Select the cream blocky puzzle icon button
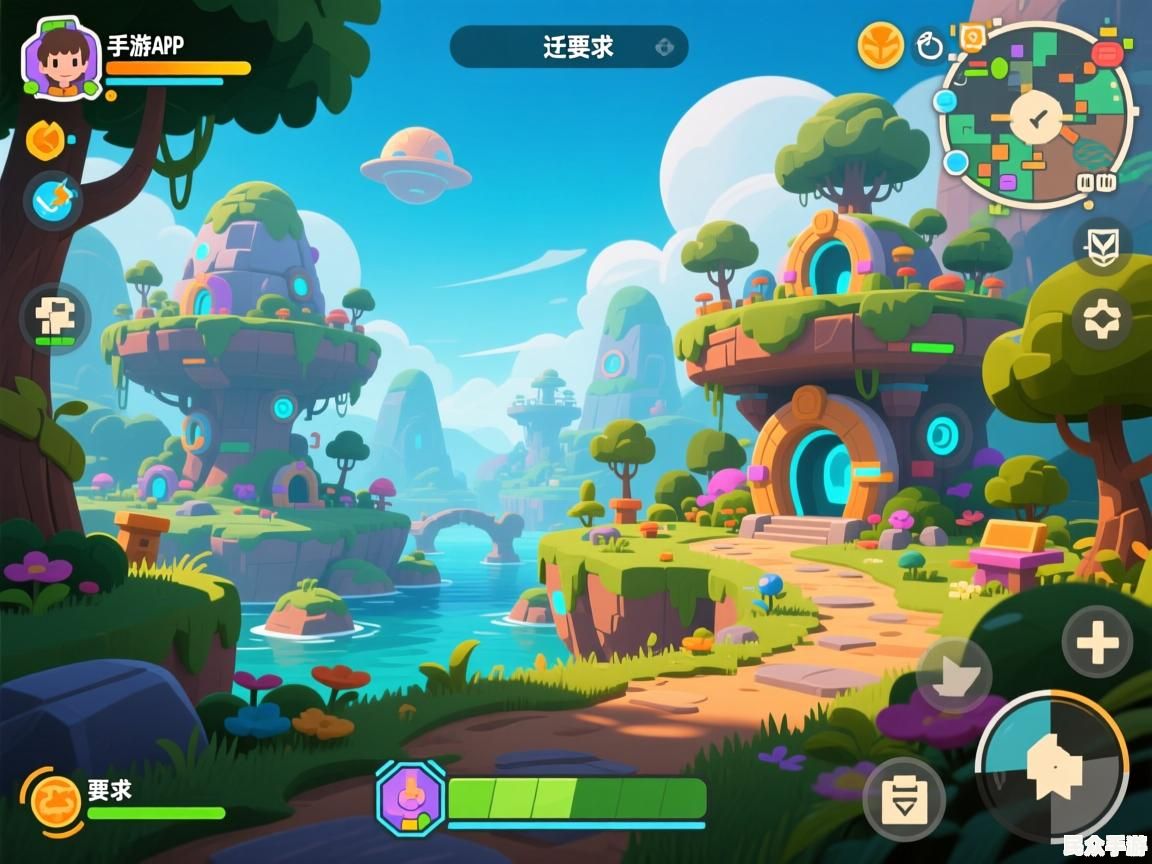The height and width of the screenshot is (864, 1152). coord(55,319)
